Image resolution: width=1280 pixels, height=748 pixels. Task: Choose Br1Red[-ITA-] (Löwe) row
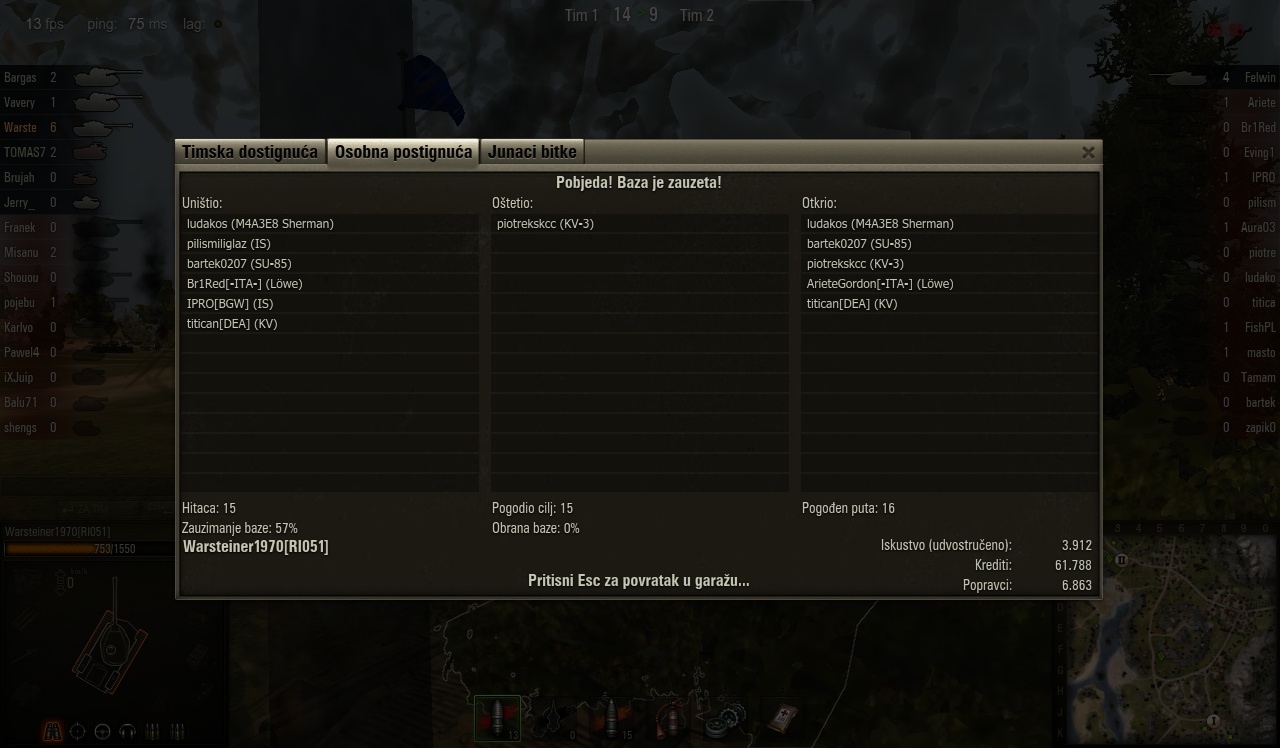tap(244, 284)
